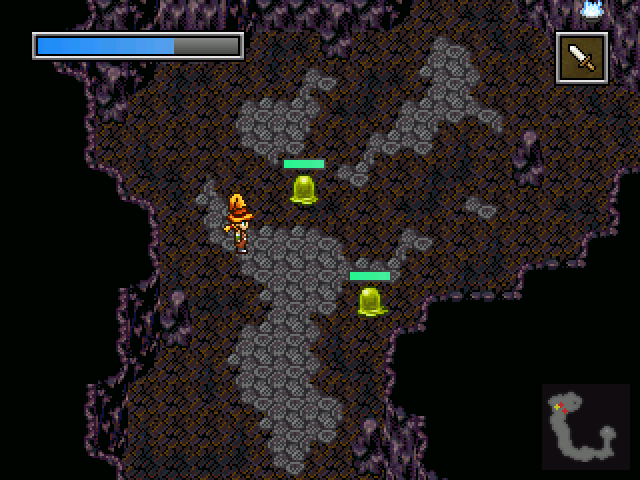The image size is (640, 480).
Task: Select the equipped sword weapon slot
Action: point(582,58)
